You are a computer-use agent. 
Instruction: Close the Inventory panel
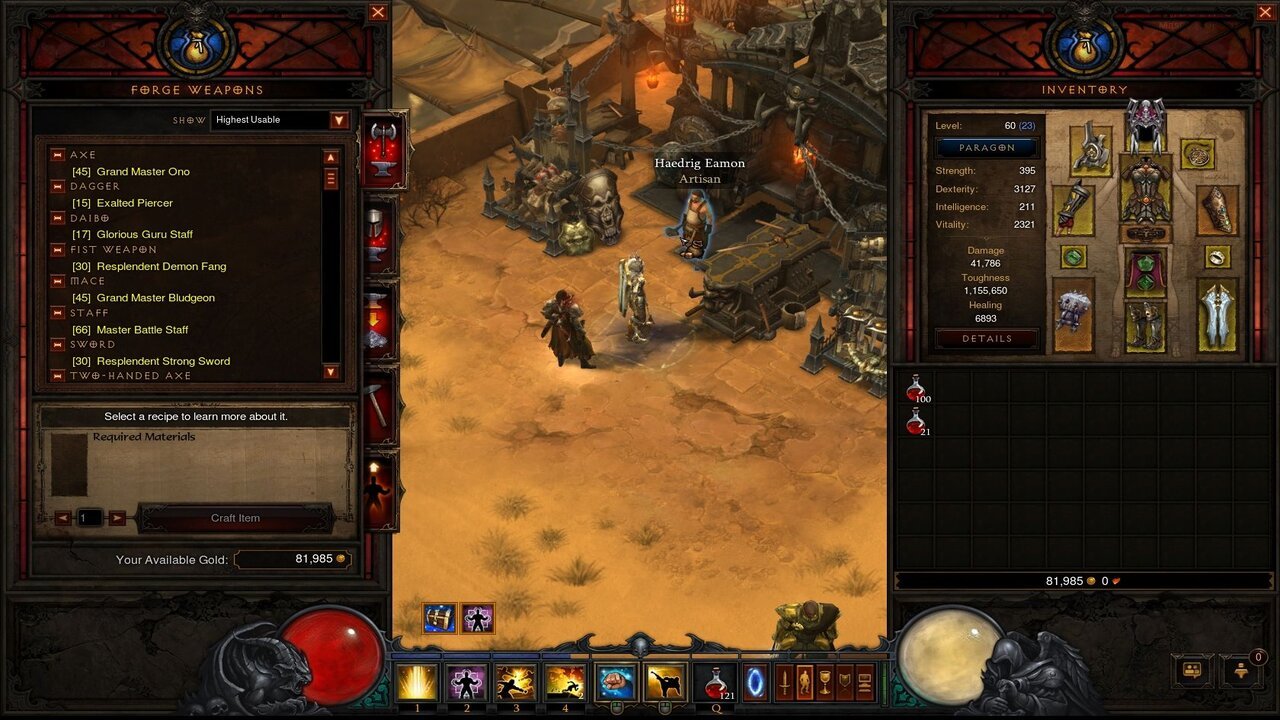(x=1265, y=12)
